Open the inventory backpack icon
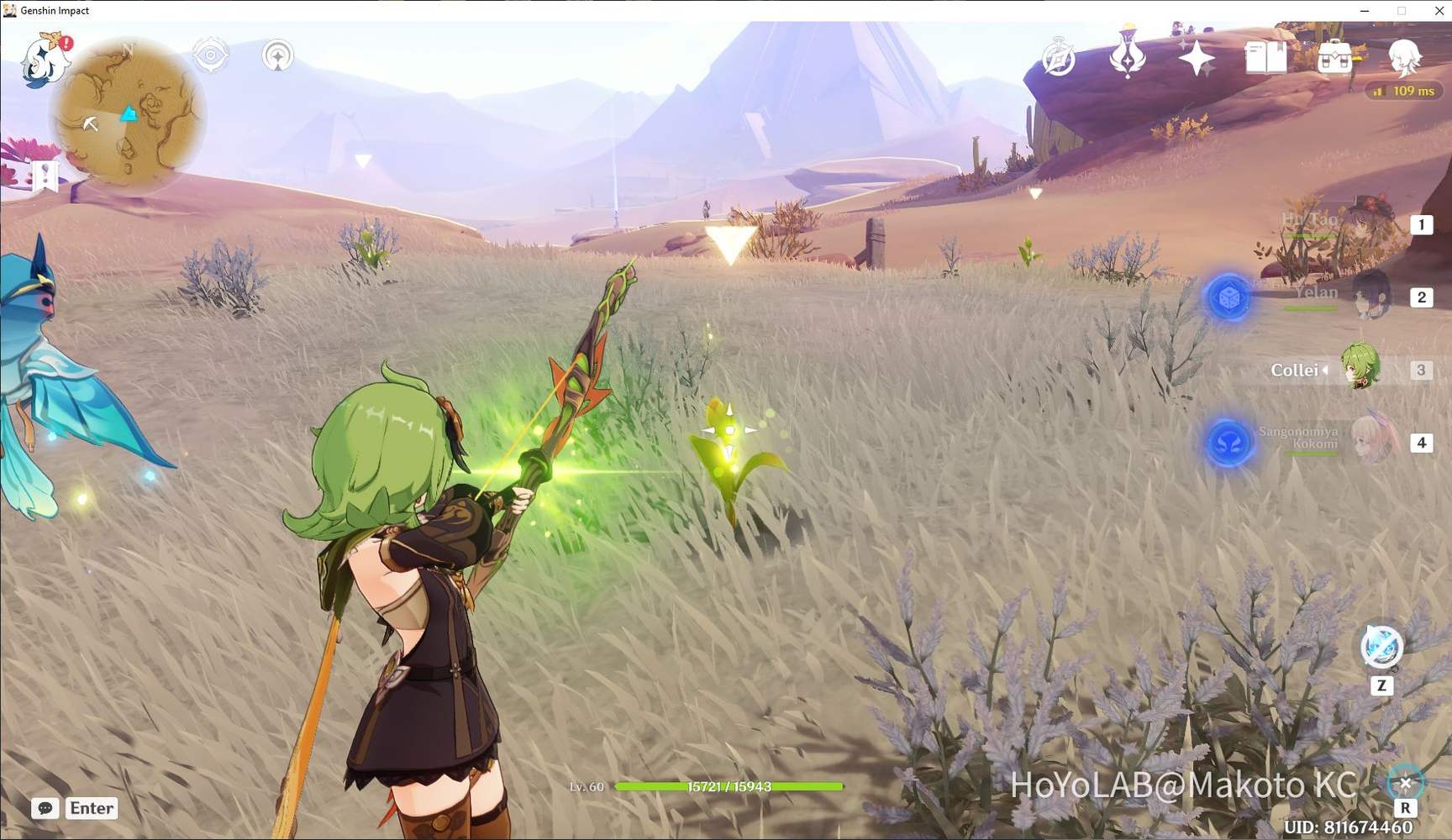Screen dimensions: 1452x840 pos(1334,57)
